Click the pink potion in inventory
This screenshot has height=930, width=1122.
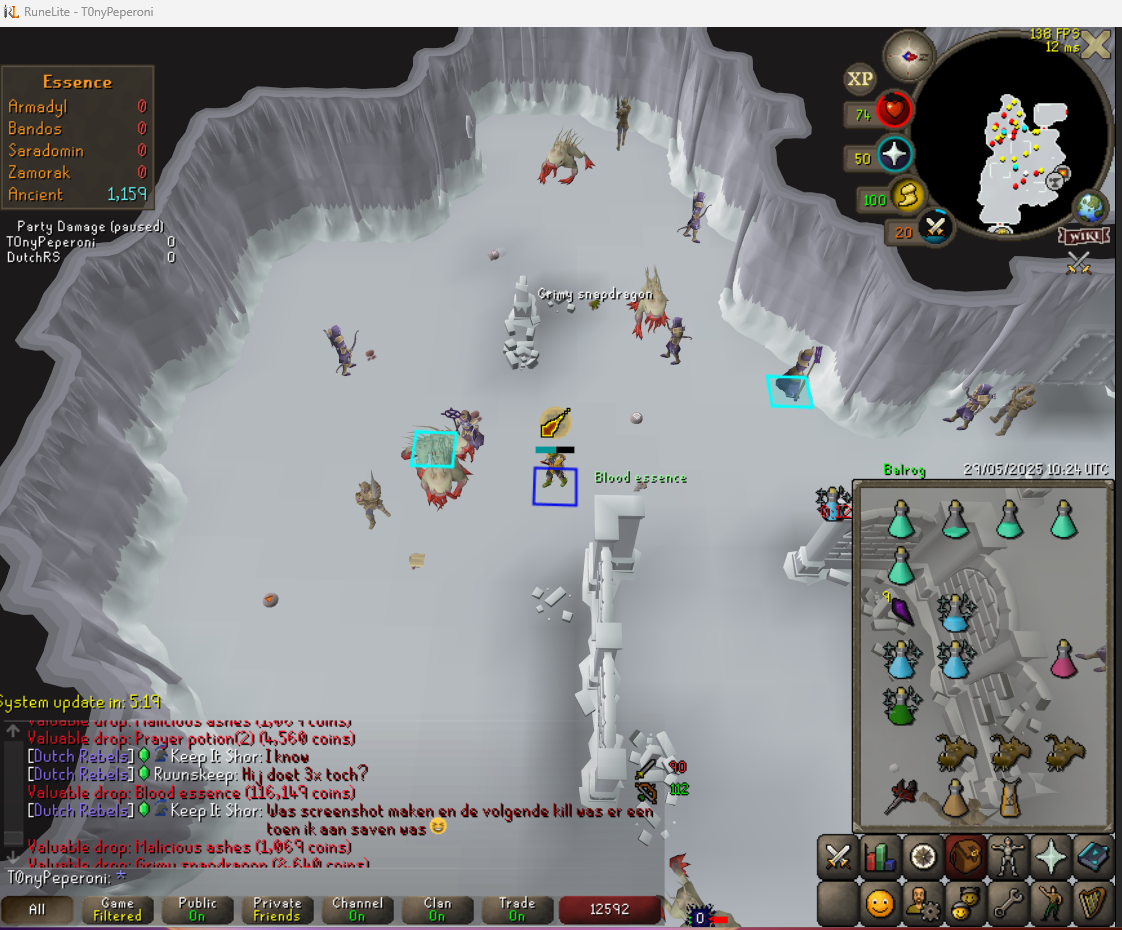point(1063,659)
